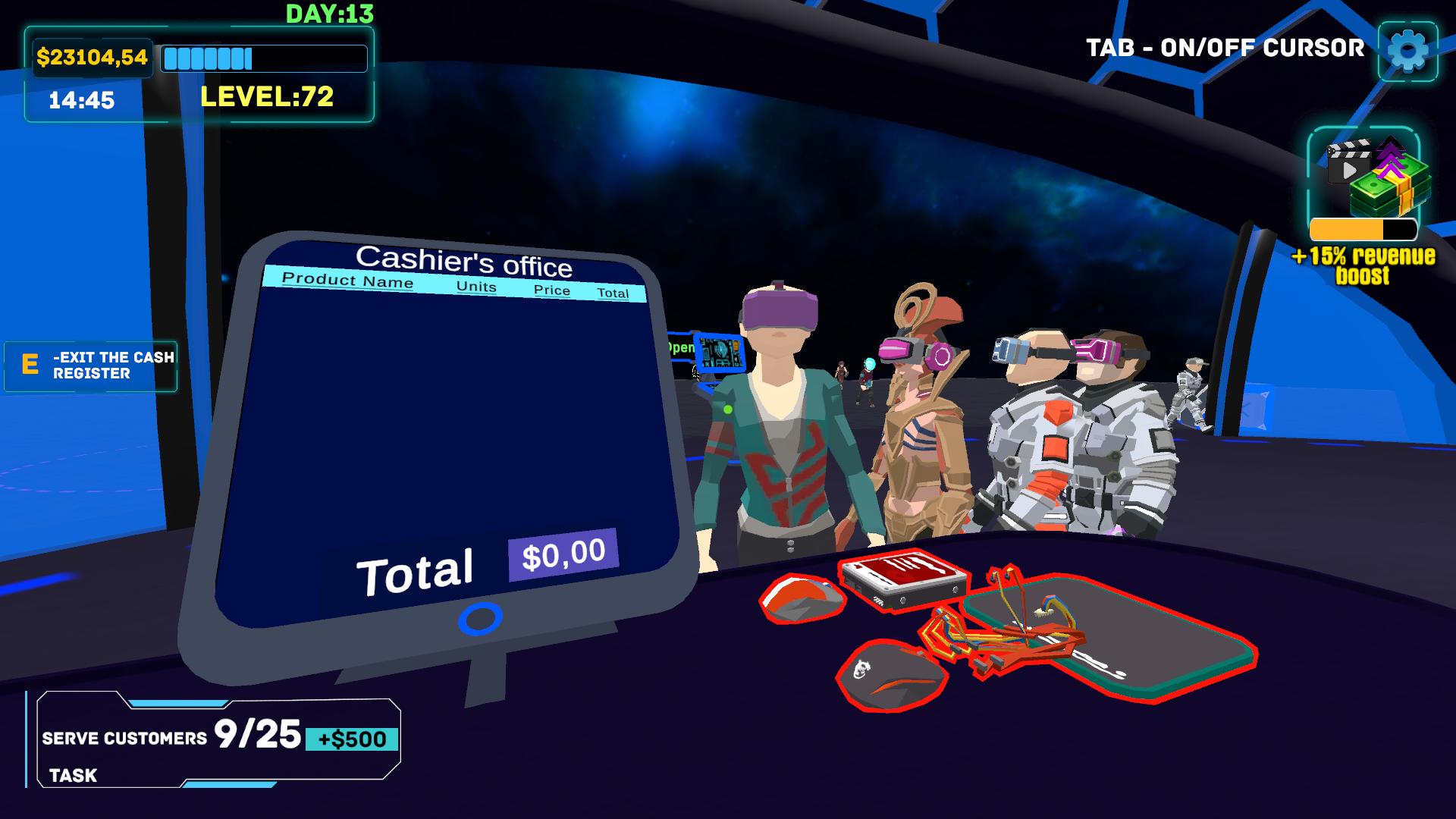Image resolution: width=1456 pixels, height=819 pixels.
Task: Expand the Product Name column header
Action: (347, 280)
